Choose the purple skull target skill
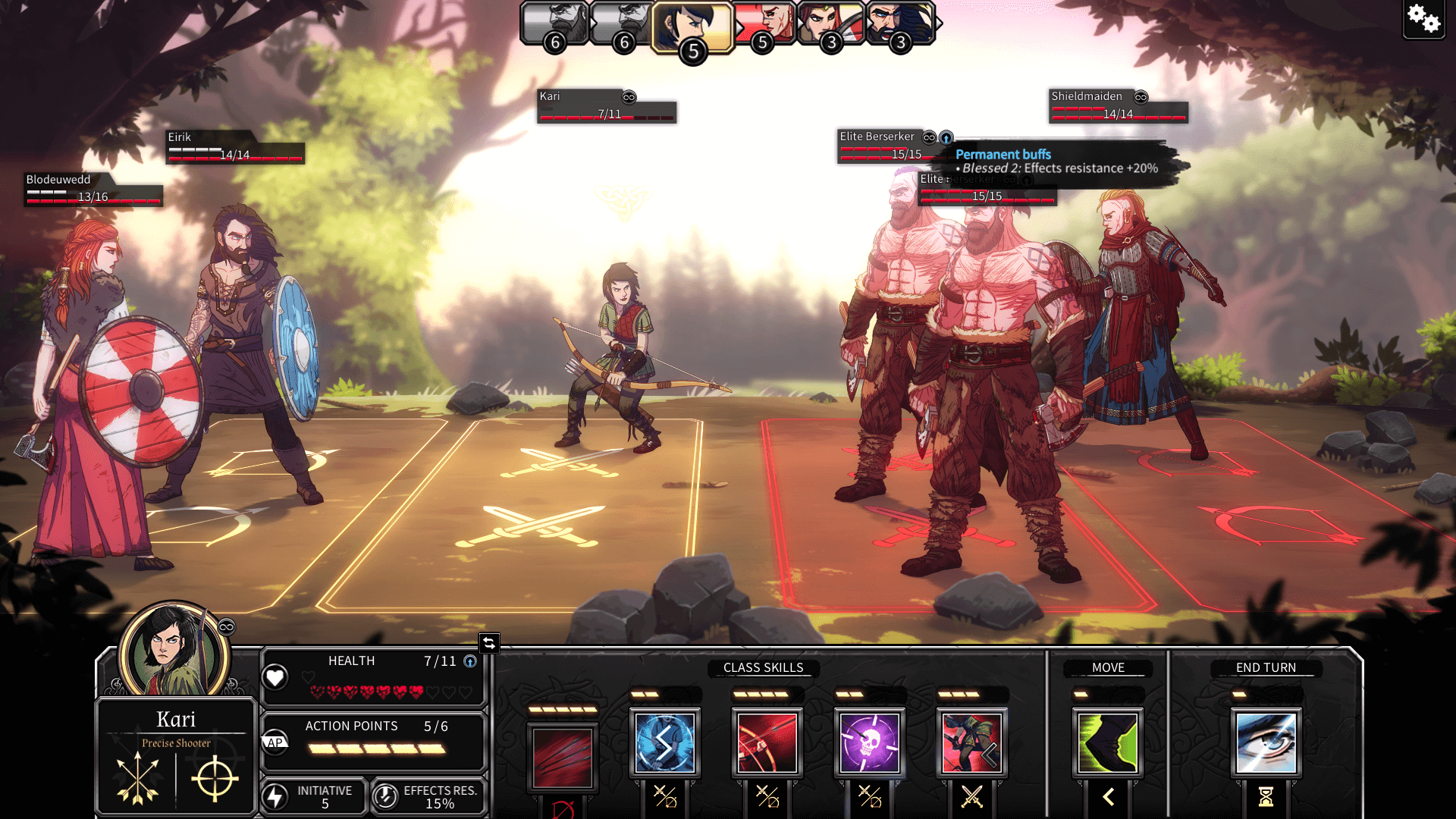 [869, 742]
